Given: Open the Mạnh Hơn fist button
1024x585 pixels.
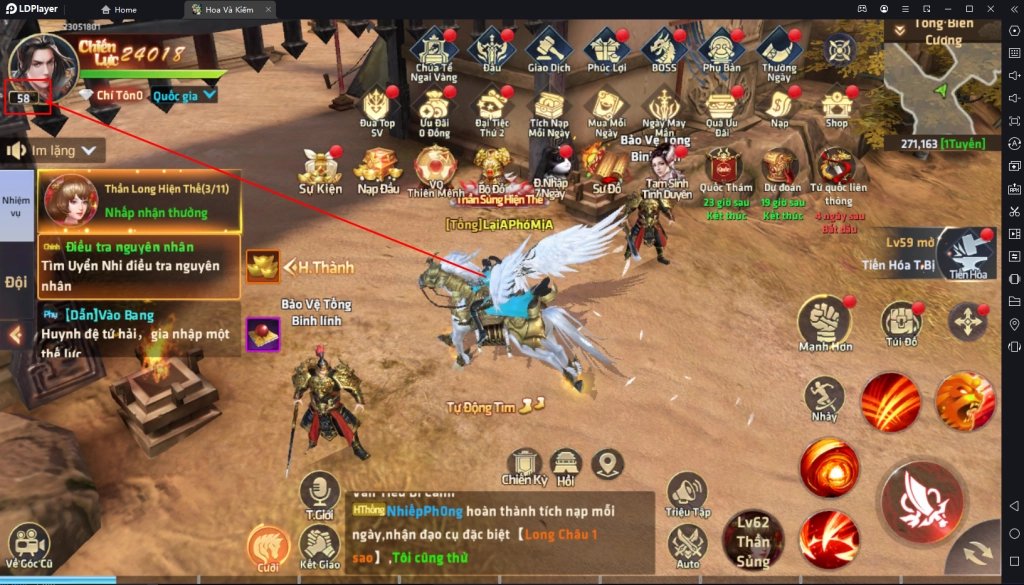Looking at the screenshot, I should 824,322.
